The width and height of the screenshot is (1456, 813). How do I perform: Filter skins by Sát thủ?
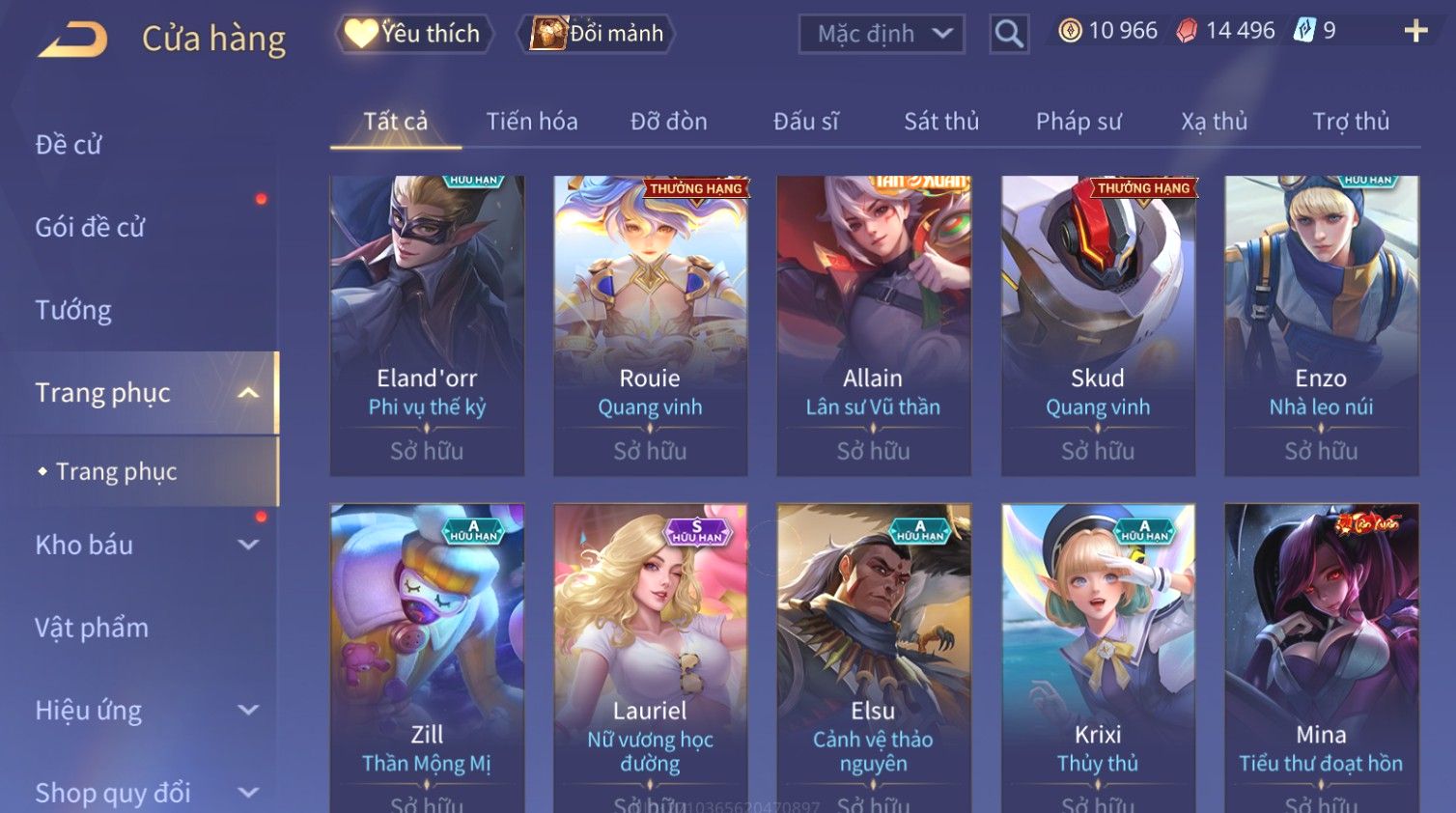[x=941, y=122]
